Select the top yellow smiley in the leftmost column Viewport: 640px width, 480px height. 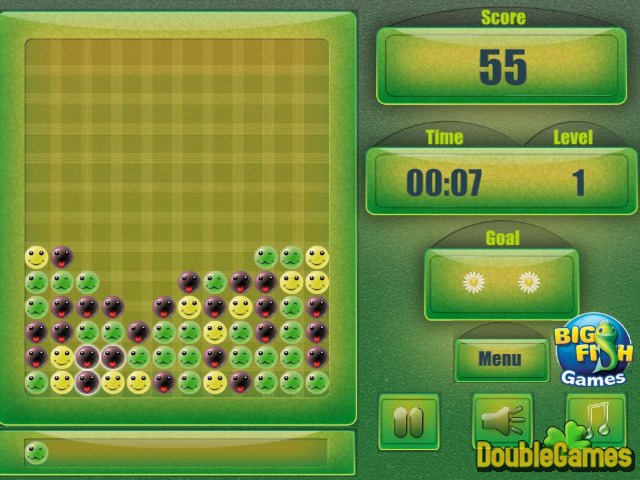point(36,257)
